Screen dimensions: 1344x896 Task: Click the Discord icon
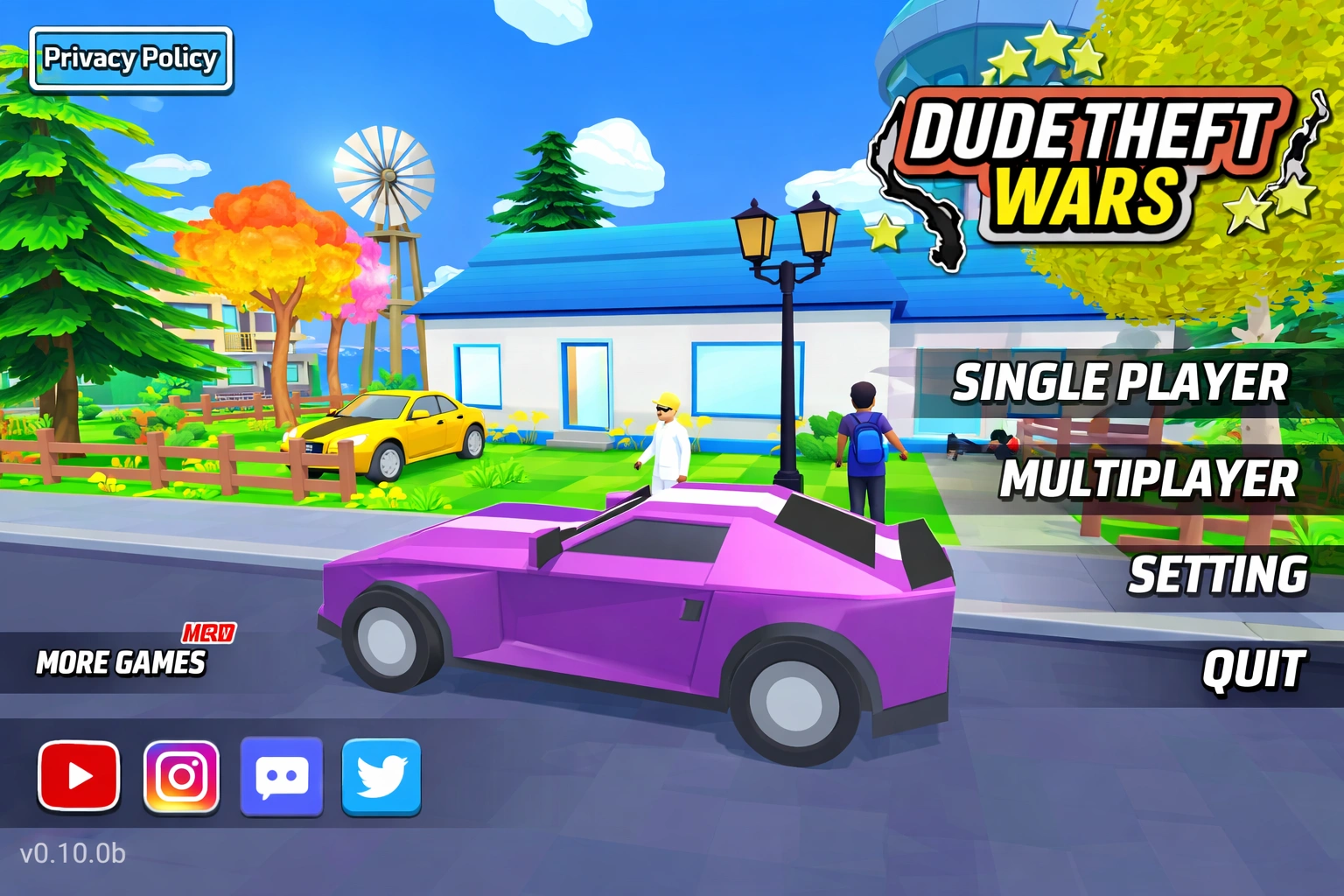282,774
